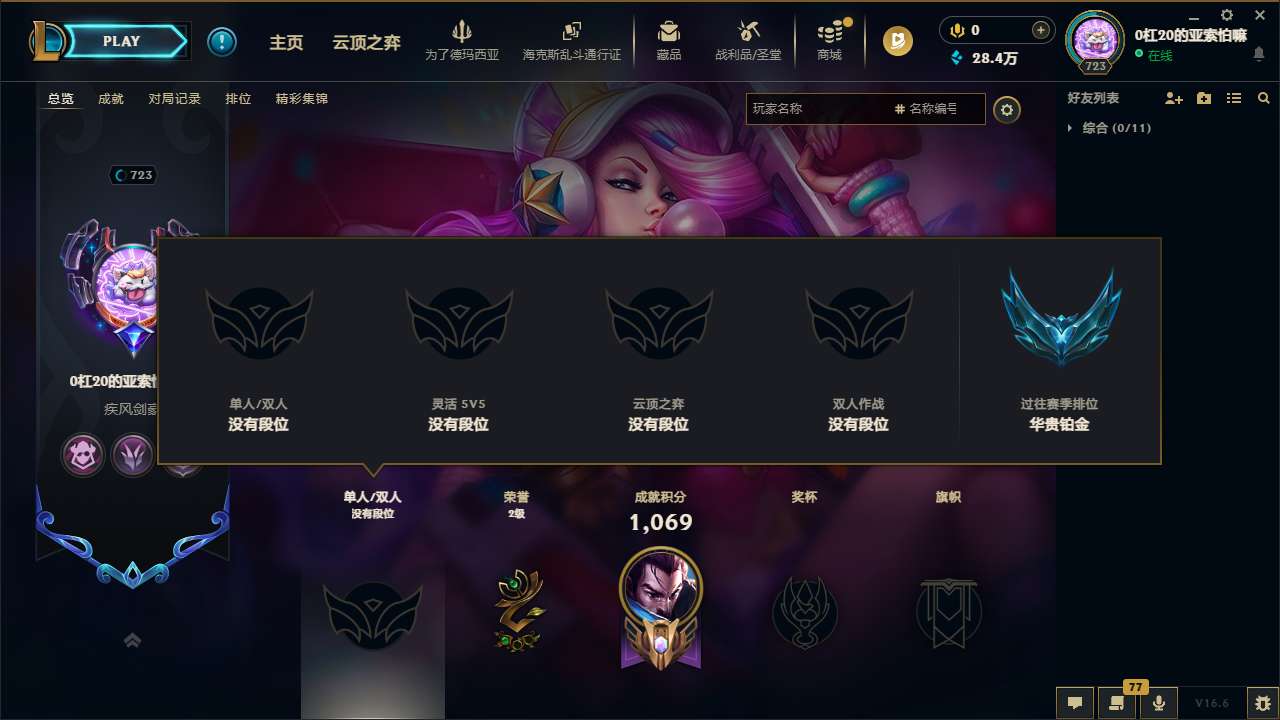
Task: Click the level 723 experience ring
Action: pos(1095,41)
